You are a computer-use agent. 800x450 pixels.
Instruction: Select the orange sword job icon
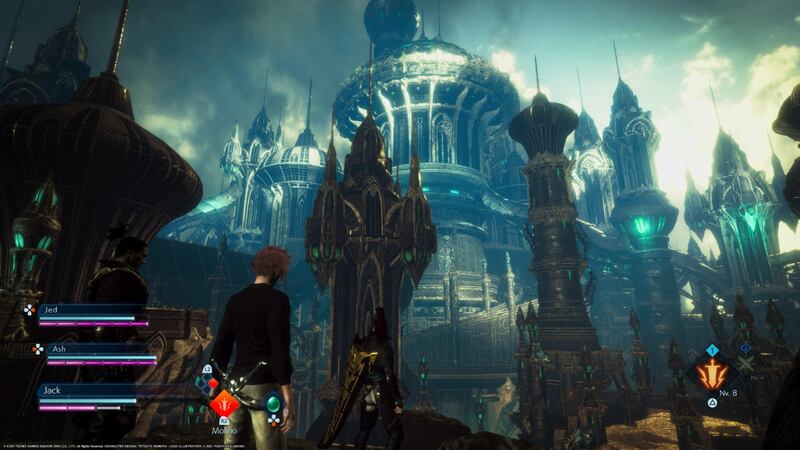712,375
